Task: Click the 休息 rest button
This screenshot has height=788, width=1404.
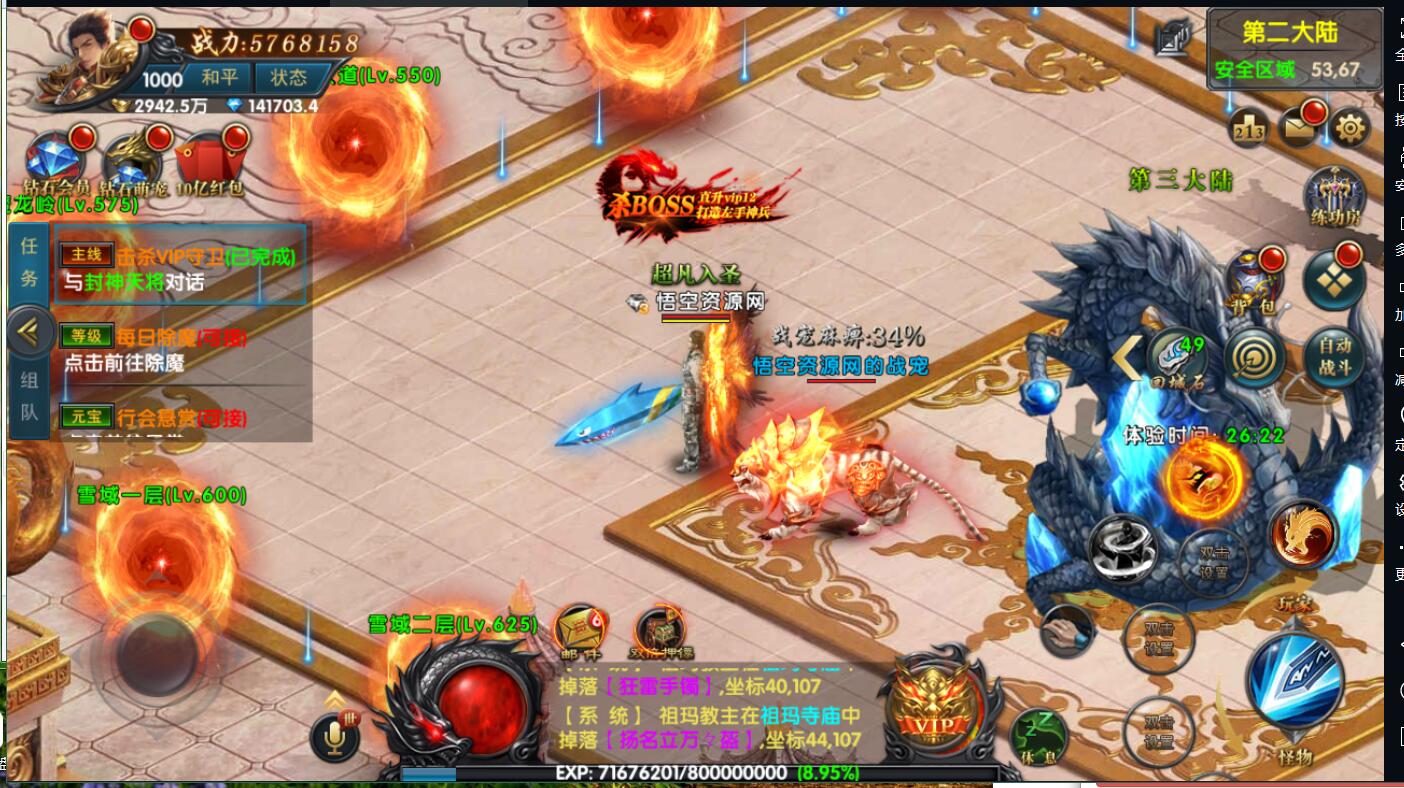Action: 1036,738
